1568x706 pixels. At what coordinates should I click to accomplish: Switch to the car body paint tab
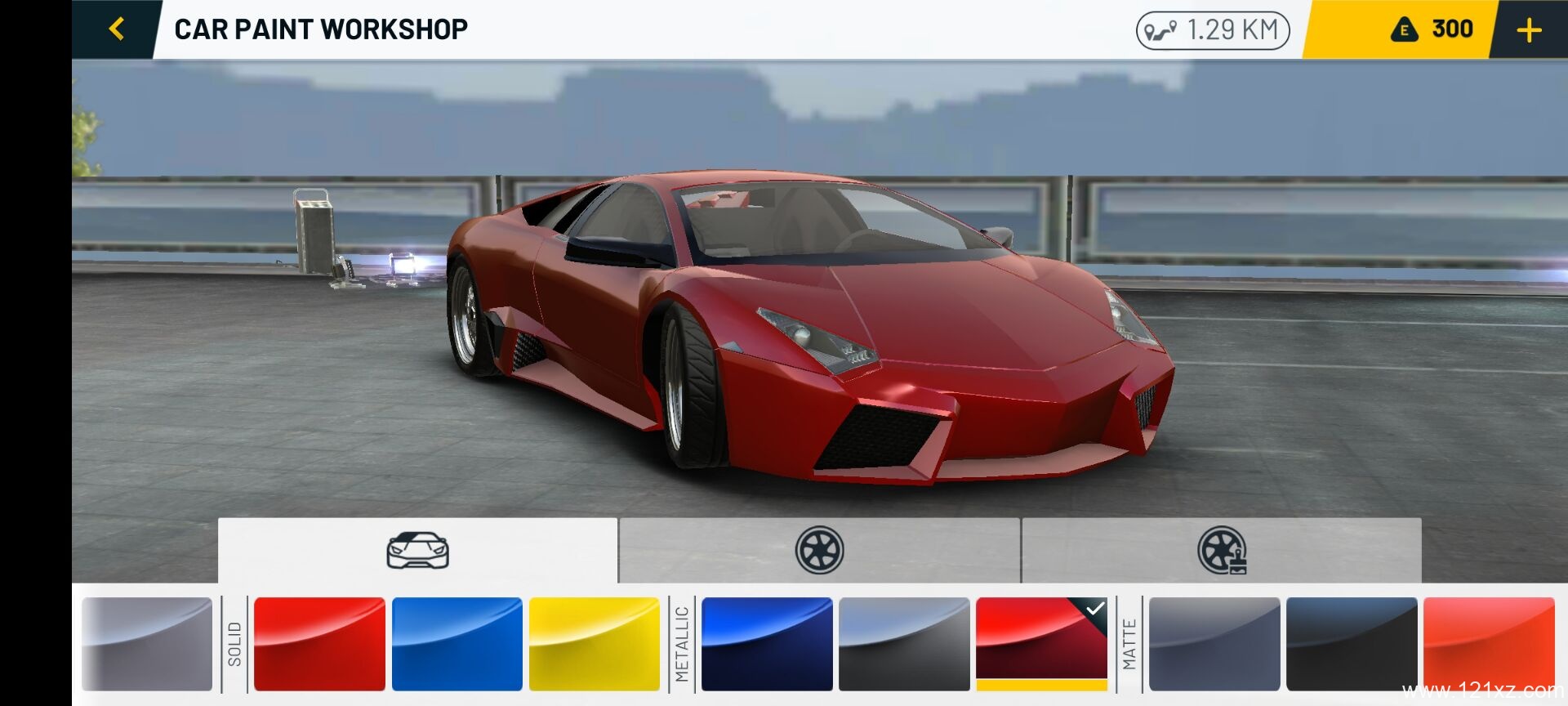point(417,550)
